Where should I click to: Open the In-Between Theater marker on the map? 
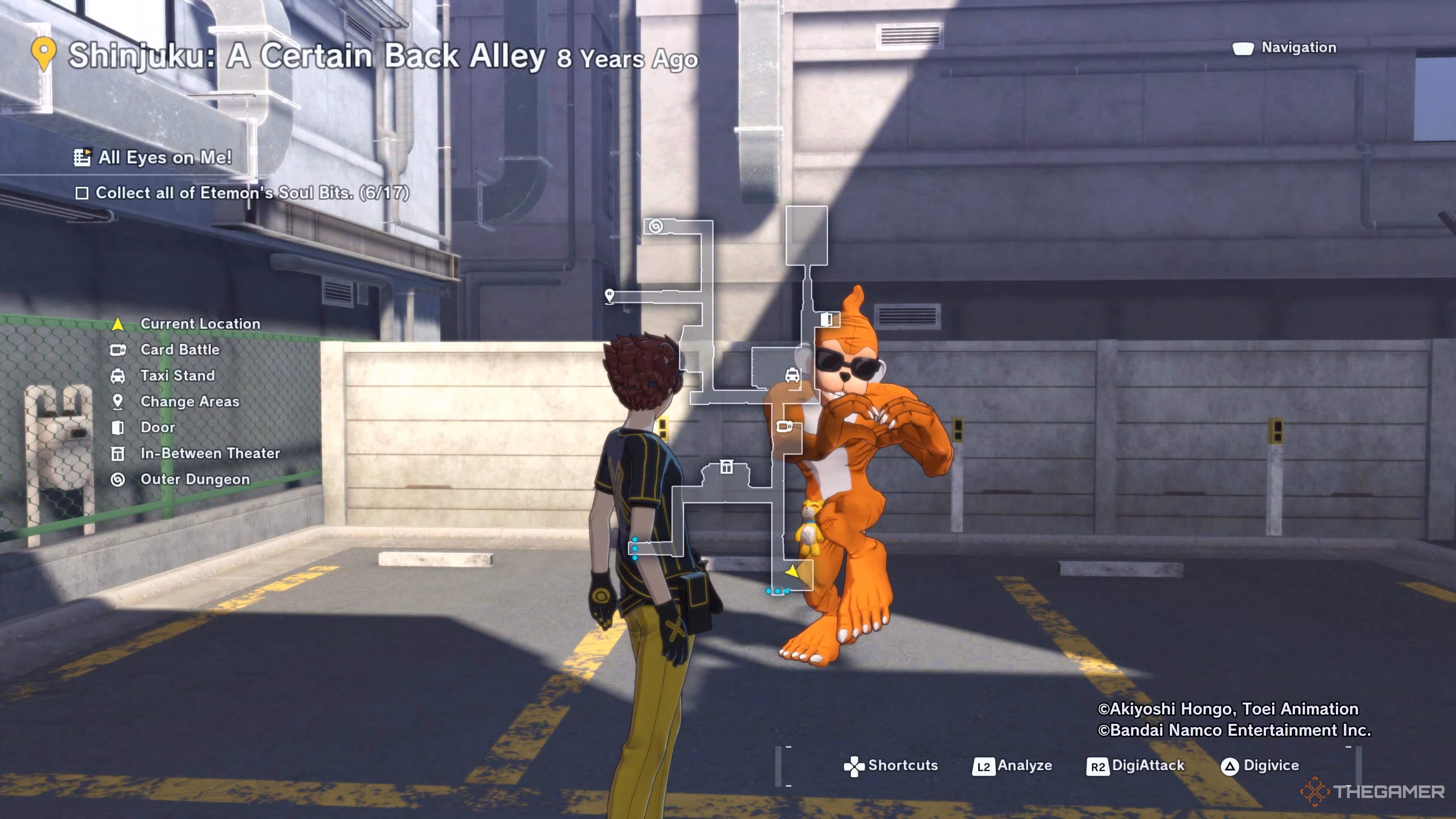[x=726, y=467]
